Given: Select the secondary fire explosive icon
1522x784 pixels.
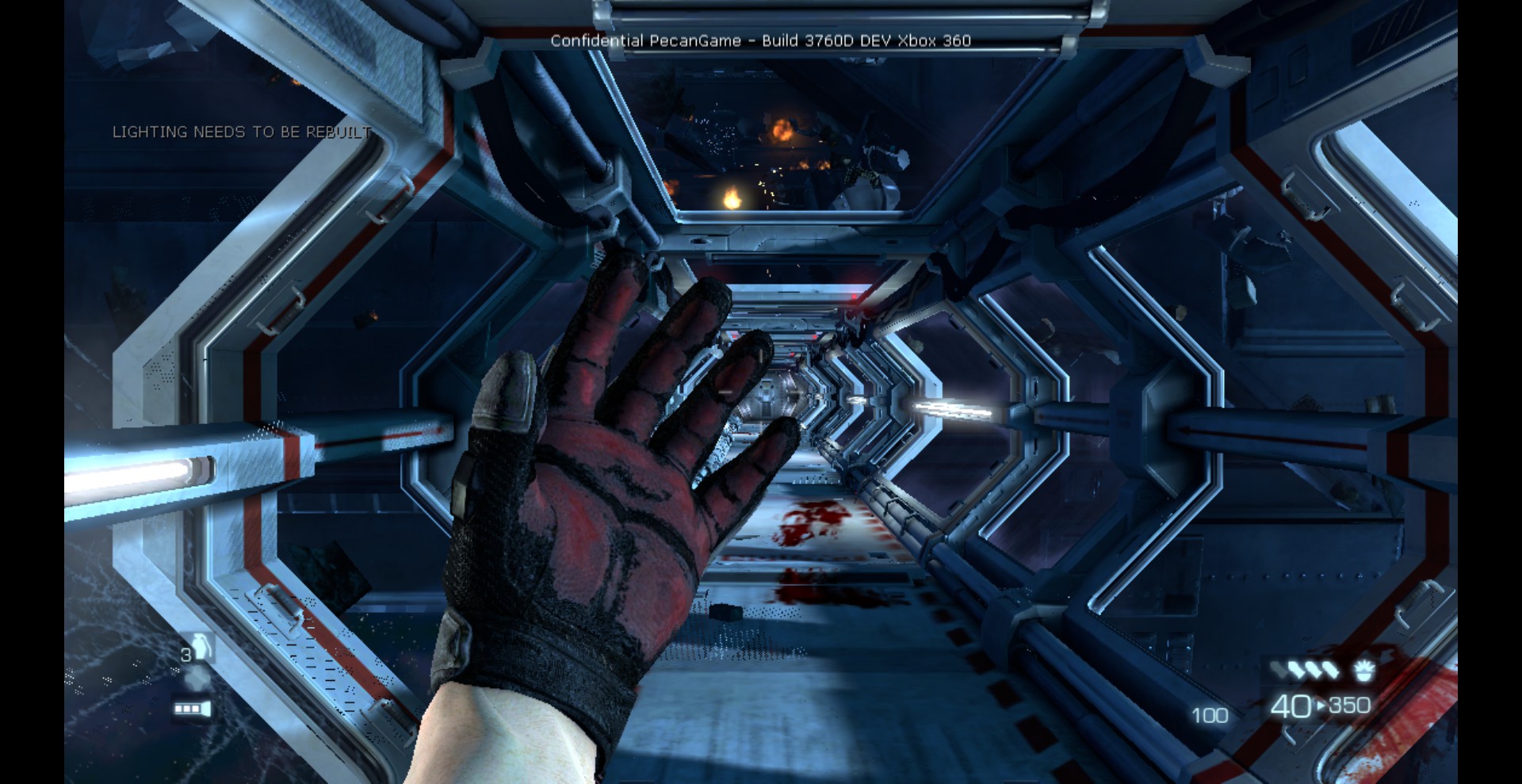Looking at the screenshot, I should [1363, 671].
